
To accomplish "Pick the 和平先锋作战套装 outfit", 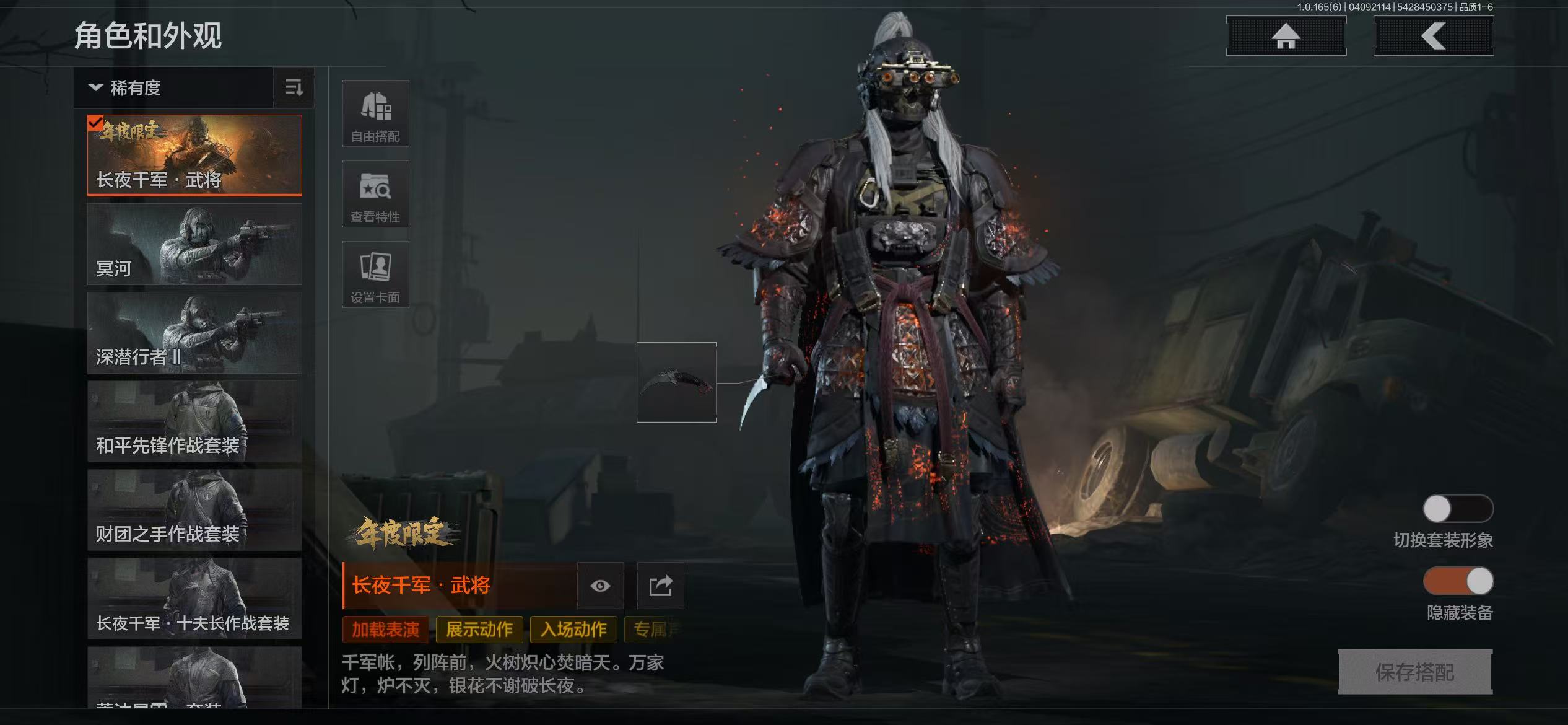I will [194, 422].
